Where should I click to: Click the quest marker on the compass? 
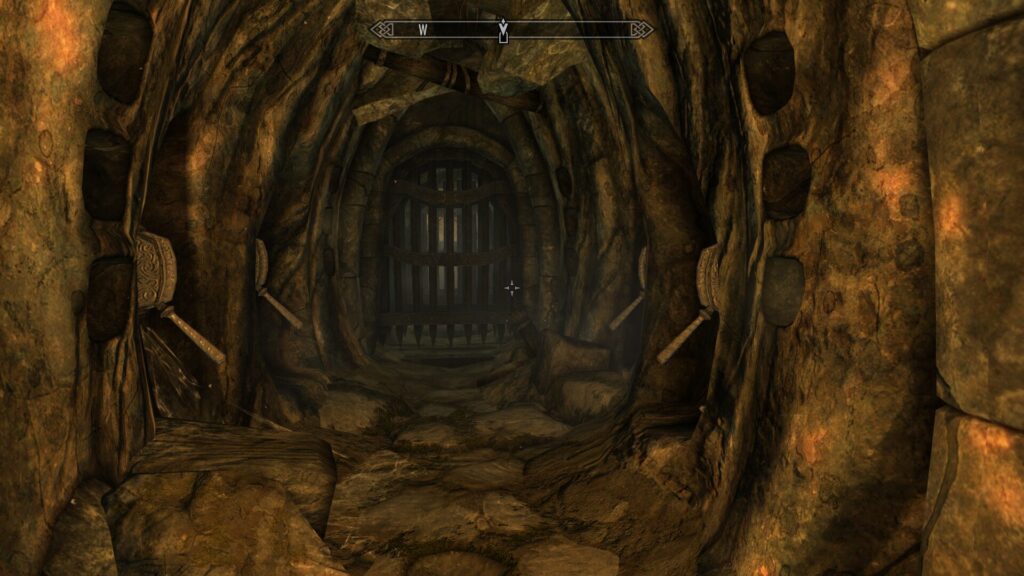coord(502,30)
